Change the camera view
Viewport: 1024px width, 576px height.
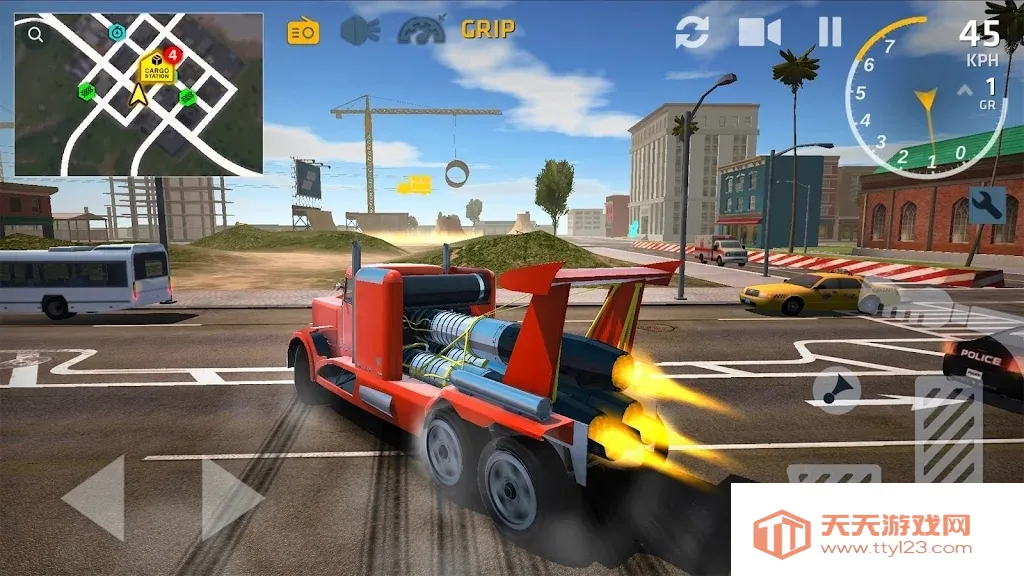760,32
